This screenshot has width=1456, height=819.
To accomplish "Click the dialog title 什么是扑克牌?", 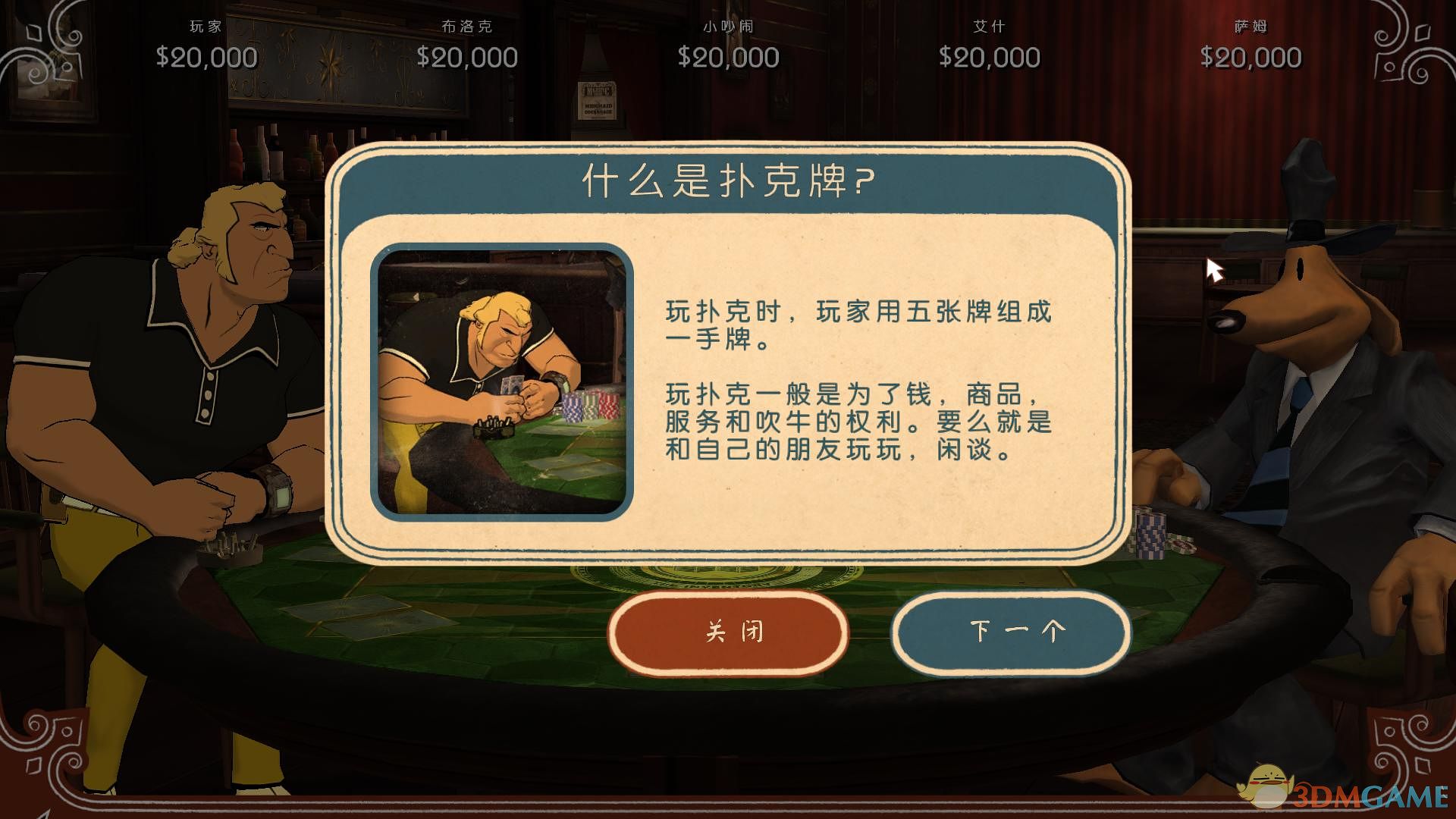I will click(726, 180).
